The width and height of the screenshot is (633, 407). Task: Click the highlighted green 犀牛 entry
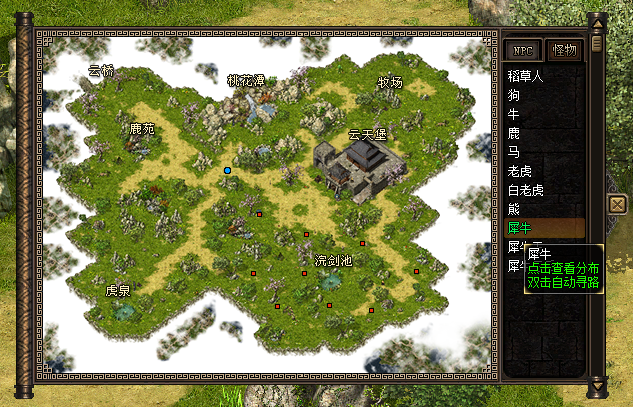click(x=520, y=228)
